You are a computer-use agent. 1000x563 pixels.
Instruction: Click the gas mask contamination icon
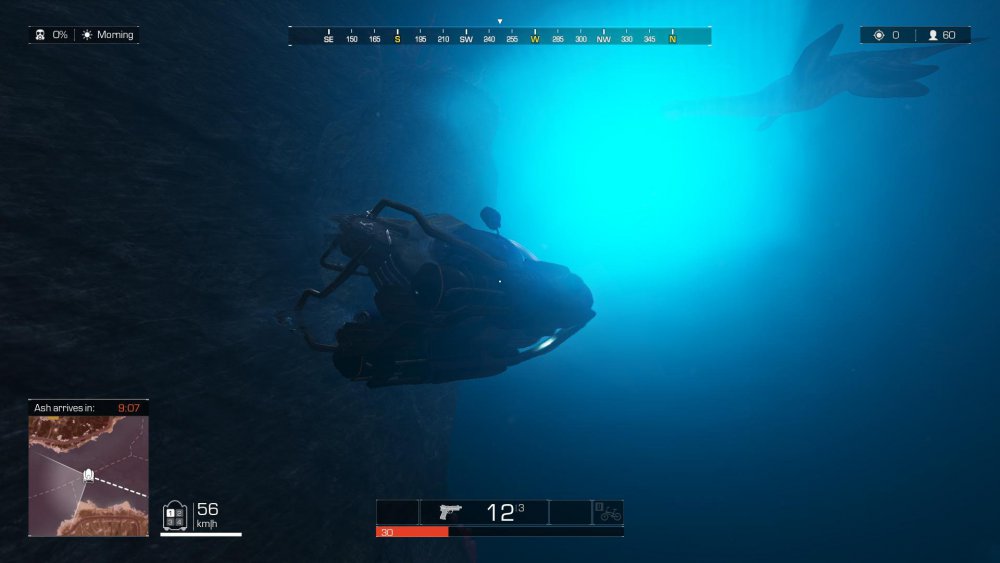(42, 35)
